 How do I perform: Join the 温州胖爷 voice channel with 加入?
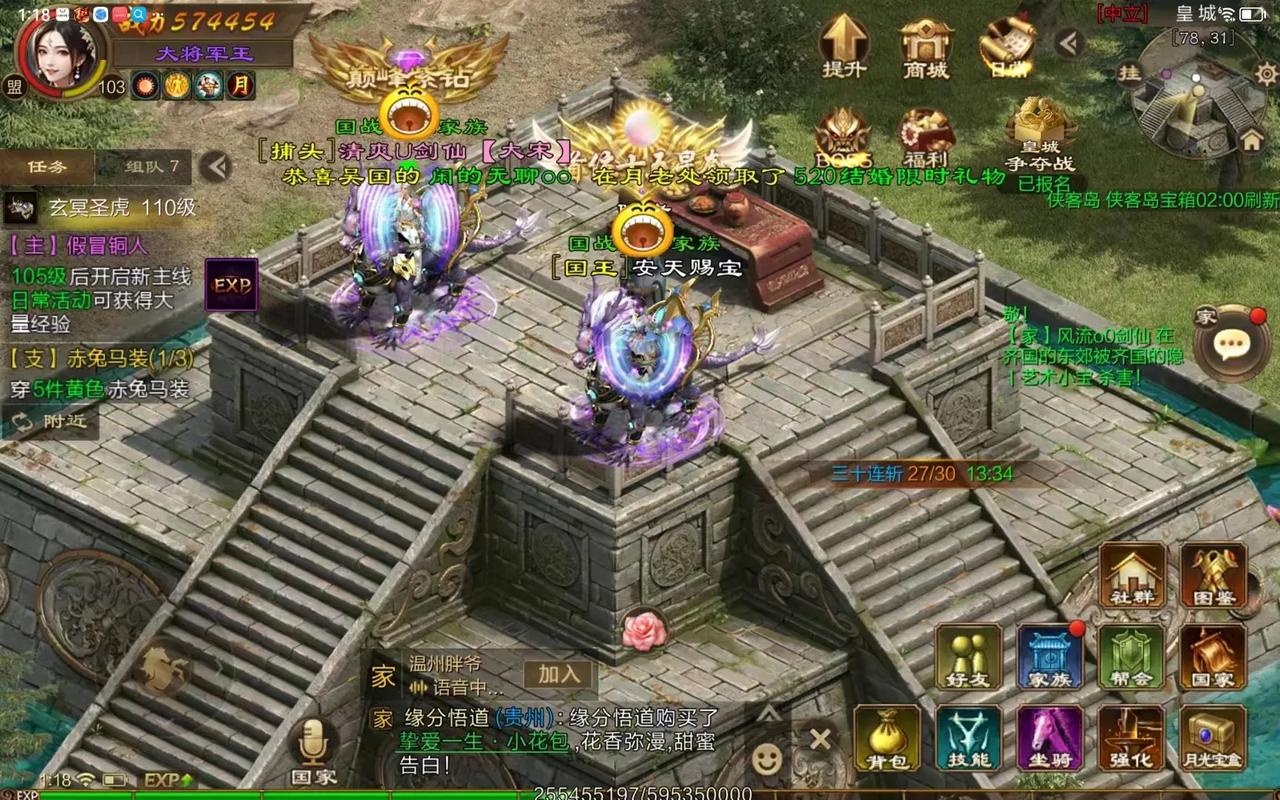558,675
